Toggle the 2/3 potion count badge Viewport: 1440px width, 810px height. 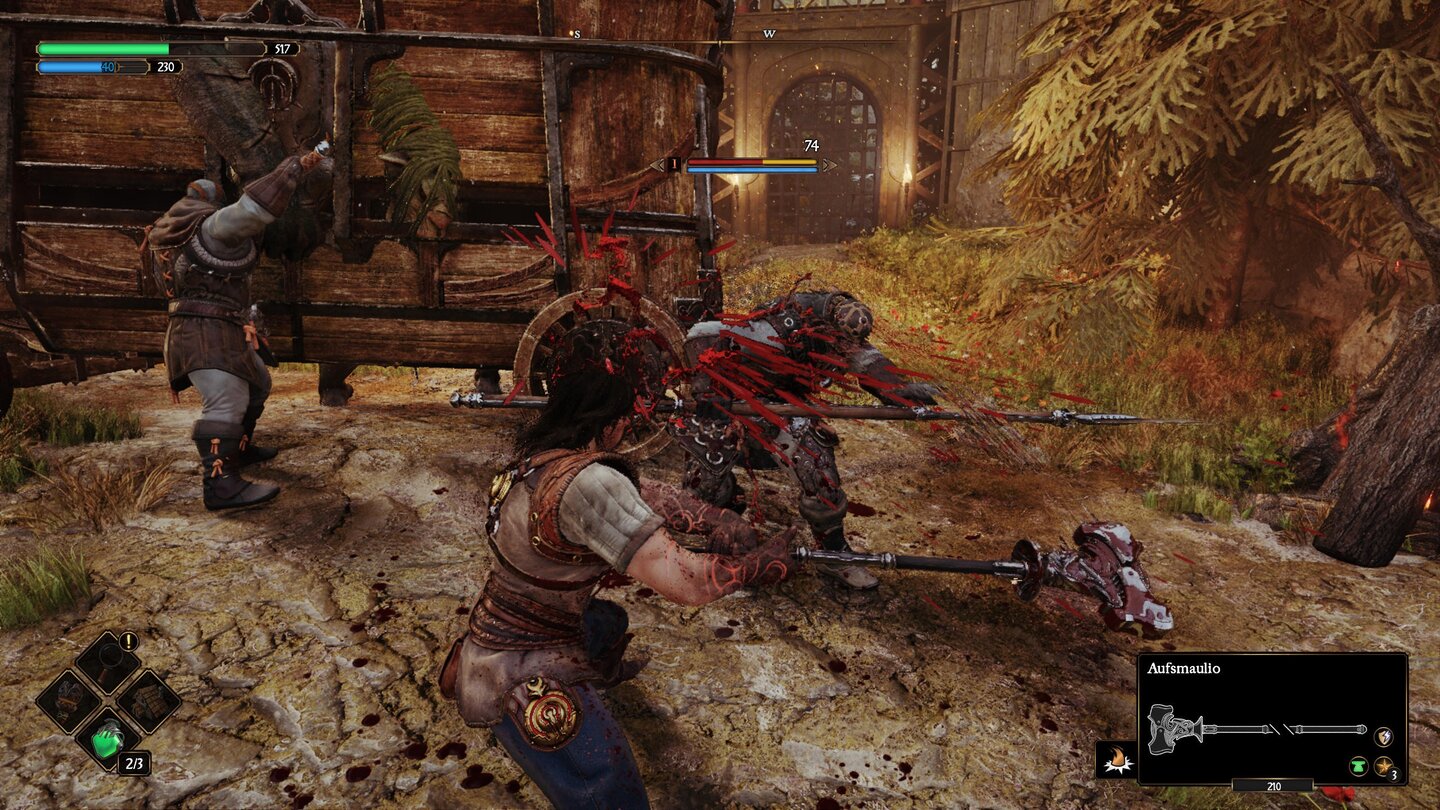[134, 763]
